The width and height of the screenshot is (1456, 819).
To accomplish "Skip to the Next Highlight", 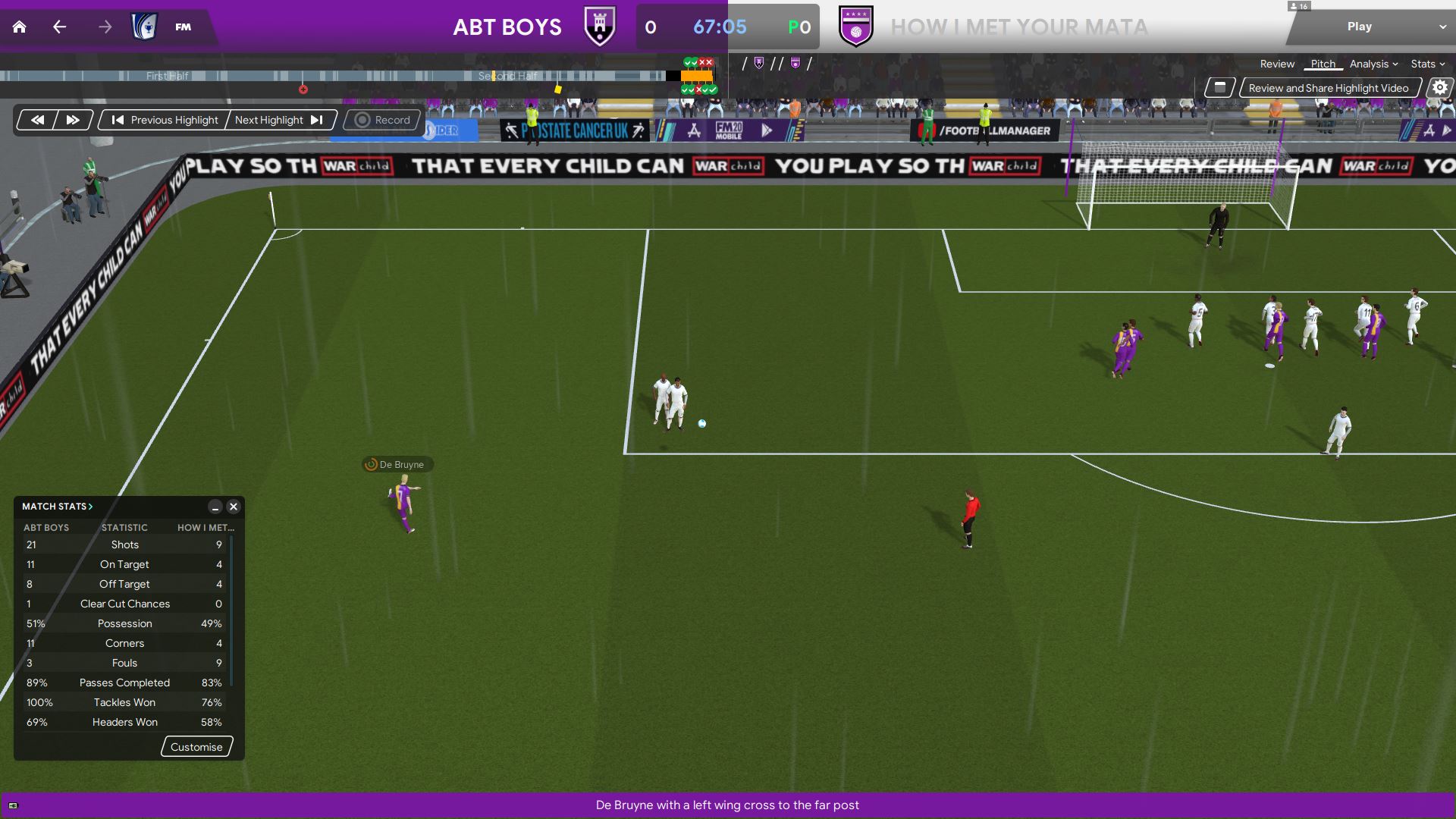I will [x=279, y=120].
